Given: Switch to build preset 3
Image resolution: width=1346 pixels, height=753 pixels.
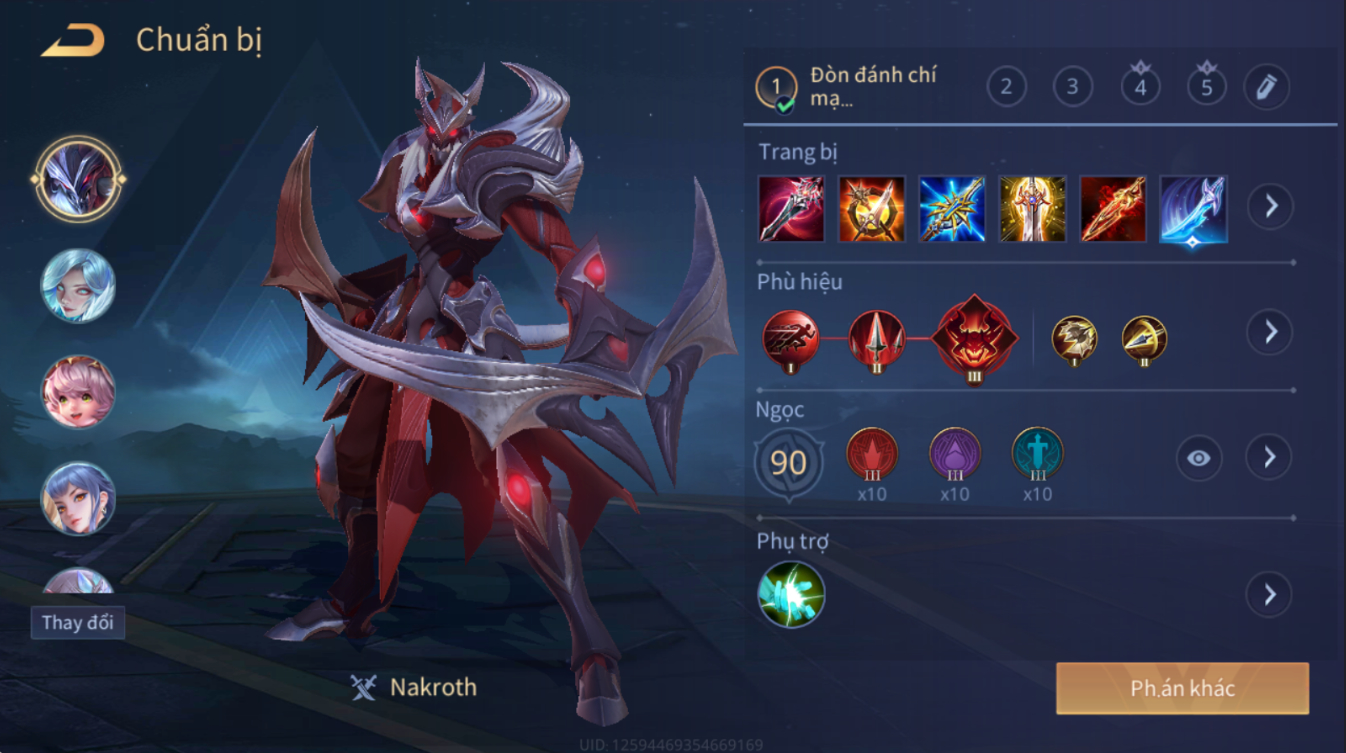Looking at the screenshot, I should (1072, 87).
